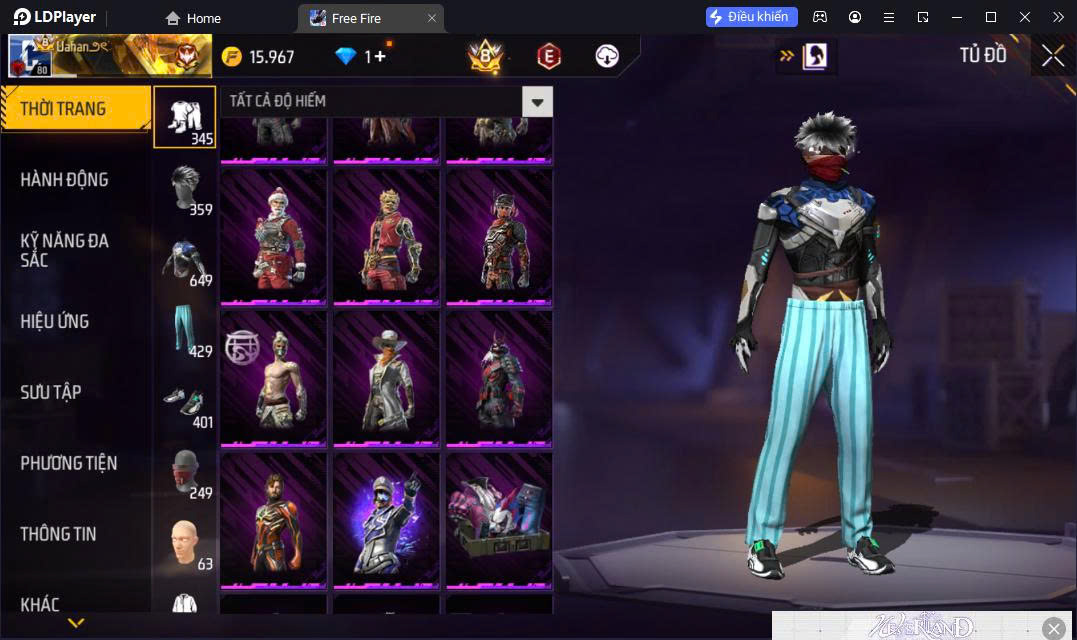The width and height of the screenshot is (1077, 640).
Task: Pick the shoes subcategory icon
Action: pyautogui.click(x=184, y=401)
